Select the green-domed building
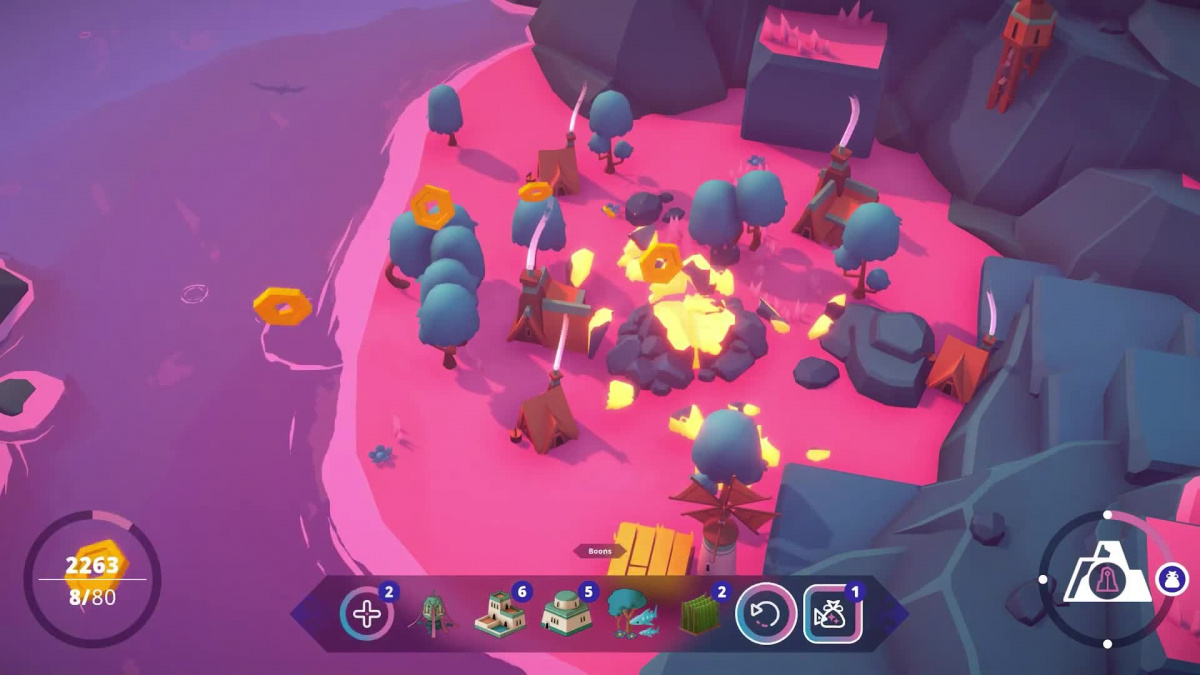Image resolution: width=1200 pixels, height=675 pixels. pyautogui.click(x=566, y=614)
